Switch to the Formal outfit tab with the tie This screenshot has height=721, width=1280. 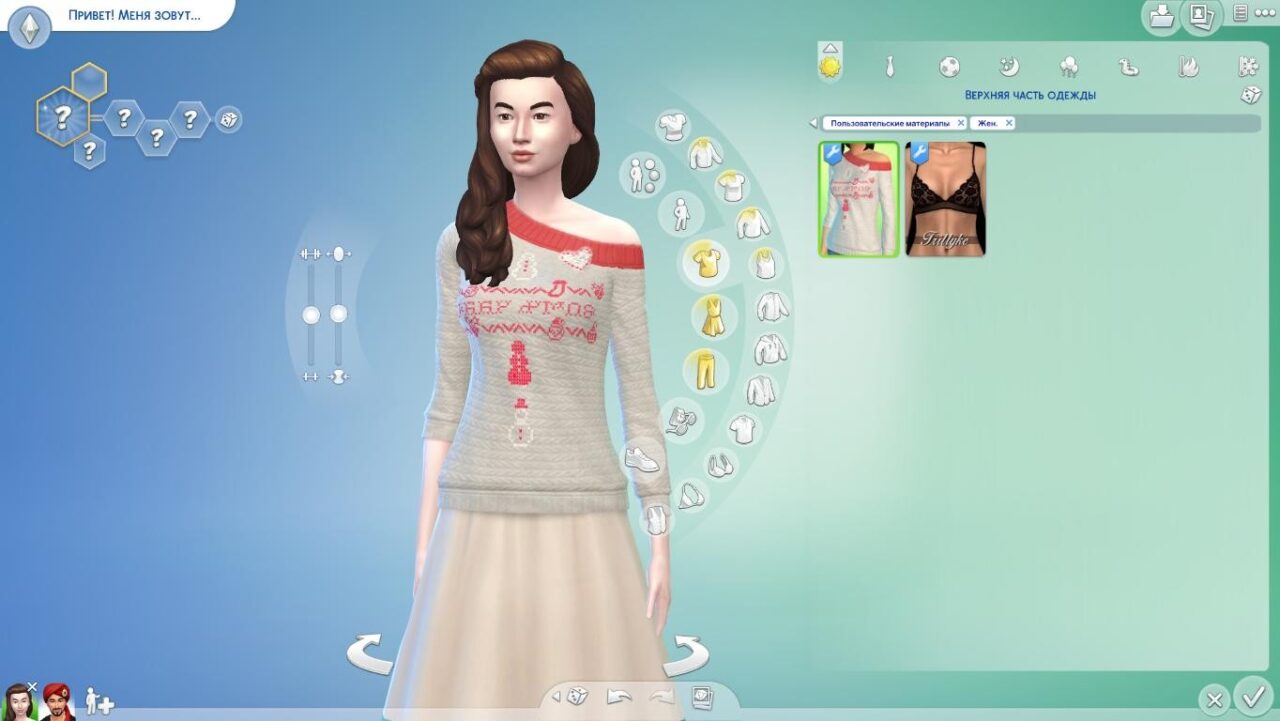click(889, 67)
